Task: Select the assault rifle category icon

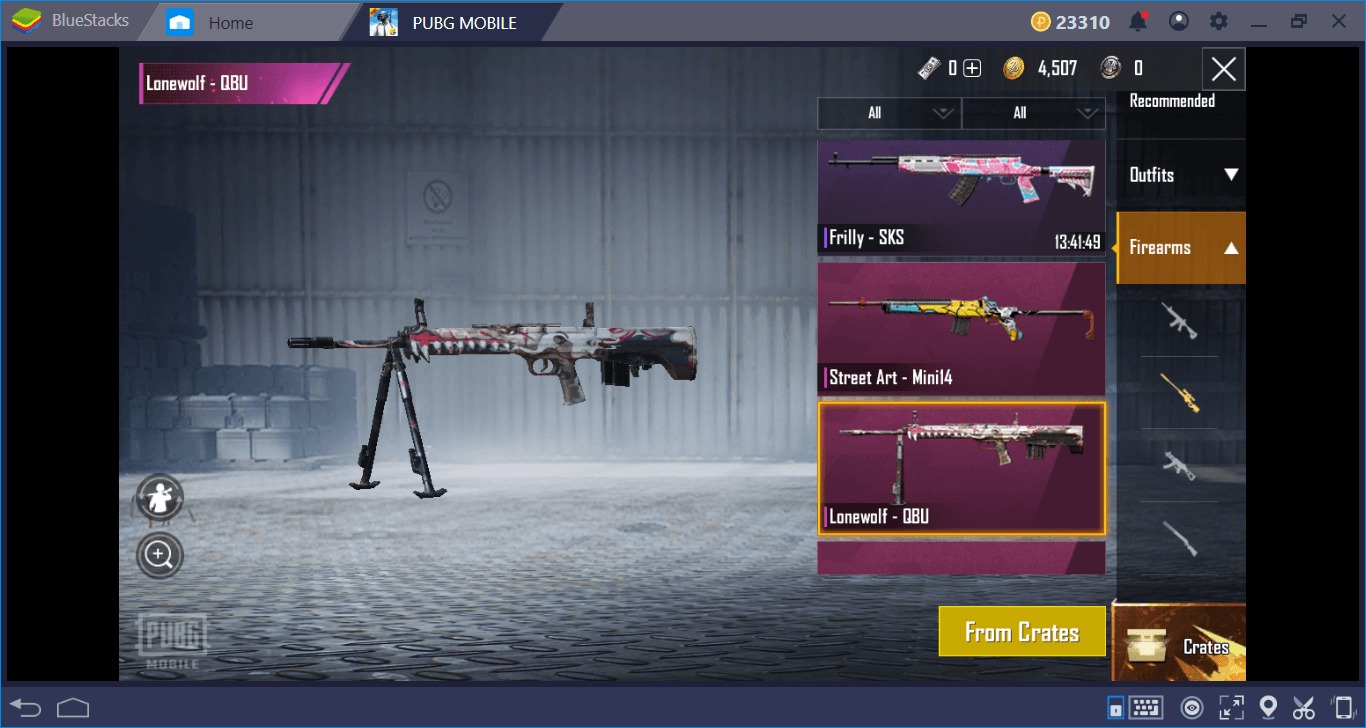Action: point(1180,320)
